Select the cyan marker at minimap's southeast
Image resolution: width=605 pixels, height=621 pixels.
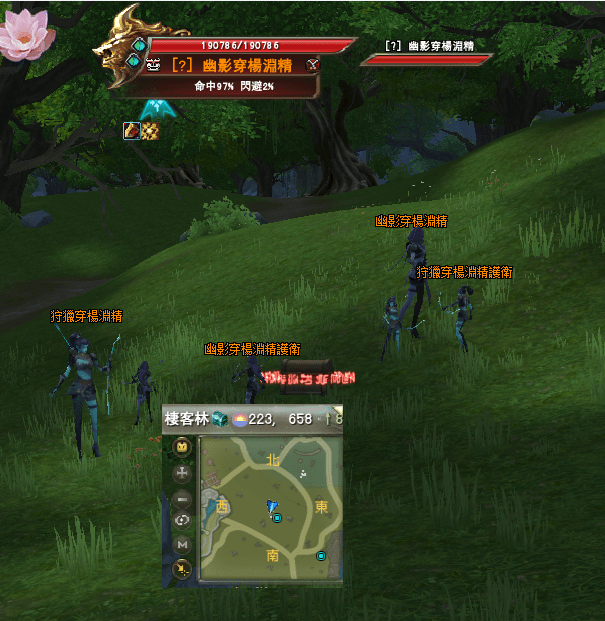(321, 555)
